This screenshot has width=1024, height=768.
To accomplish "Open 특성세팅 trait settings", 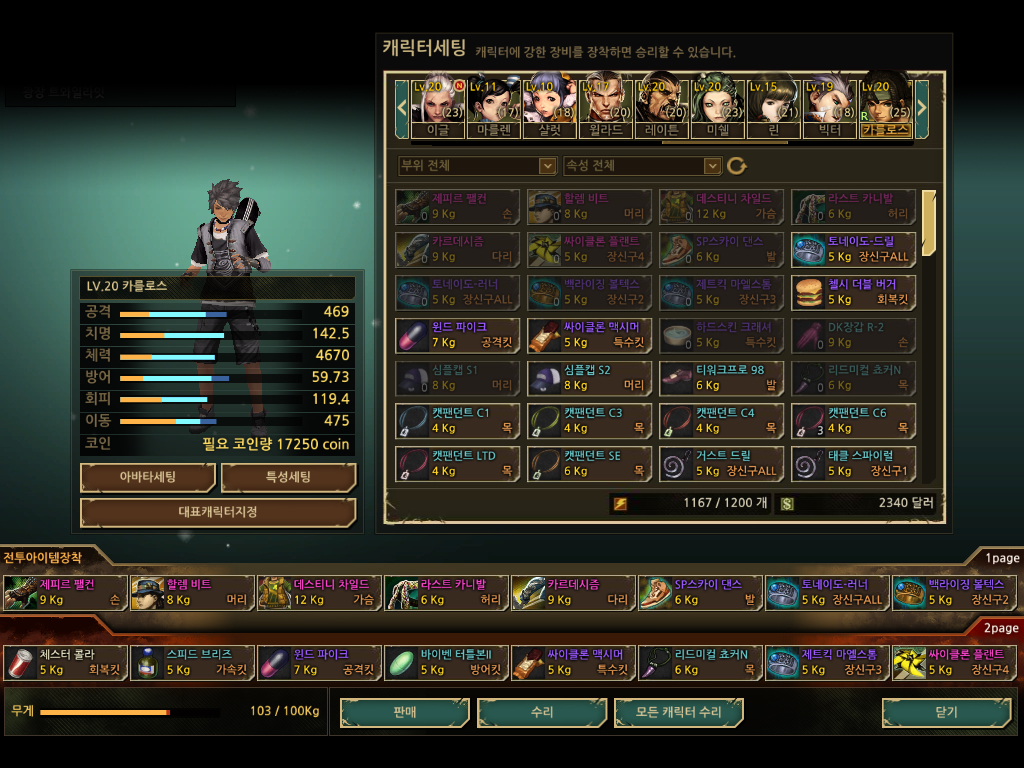I will pos(288,477).
